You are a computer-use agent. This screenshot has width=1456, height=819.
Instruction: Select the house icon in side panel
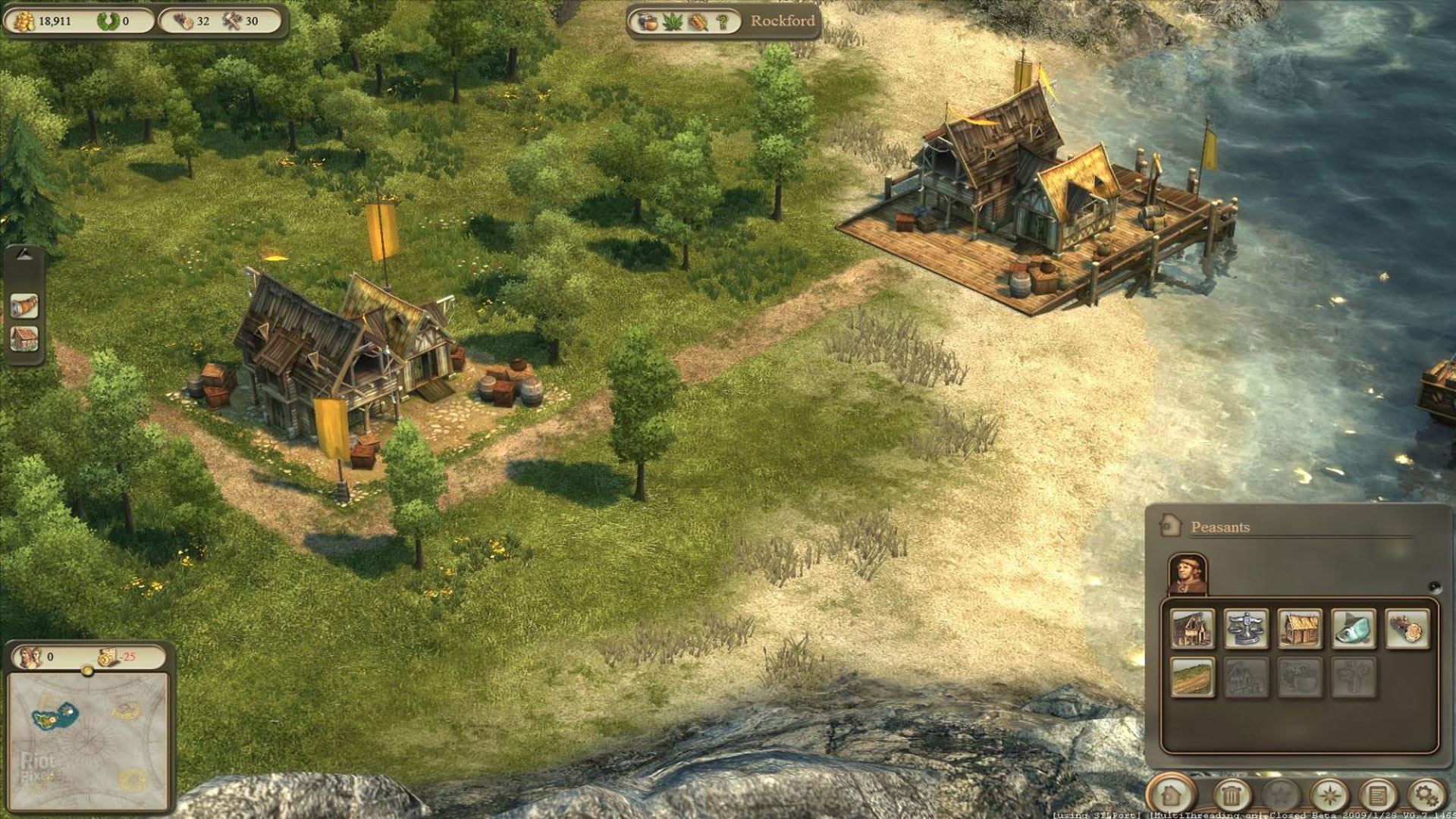[24, 338]
